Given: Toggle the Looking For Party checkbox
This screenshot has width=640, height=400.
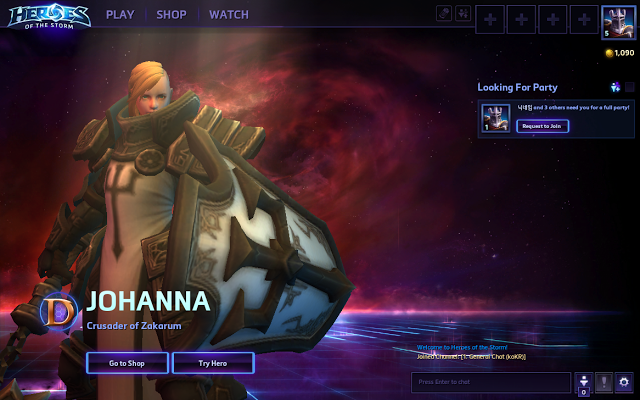Looking at the screenshot, I should tap(630, 87).
